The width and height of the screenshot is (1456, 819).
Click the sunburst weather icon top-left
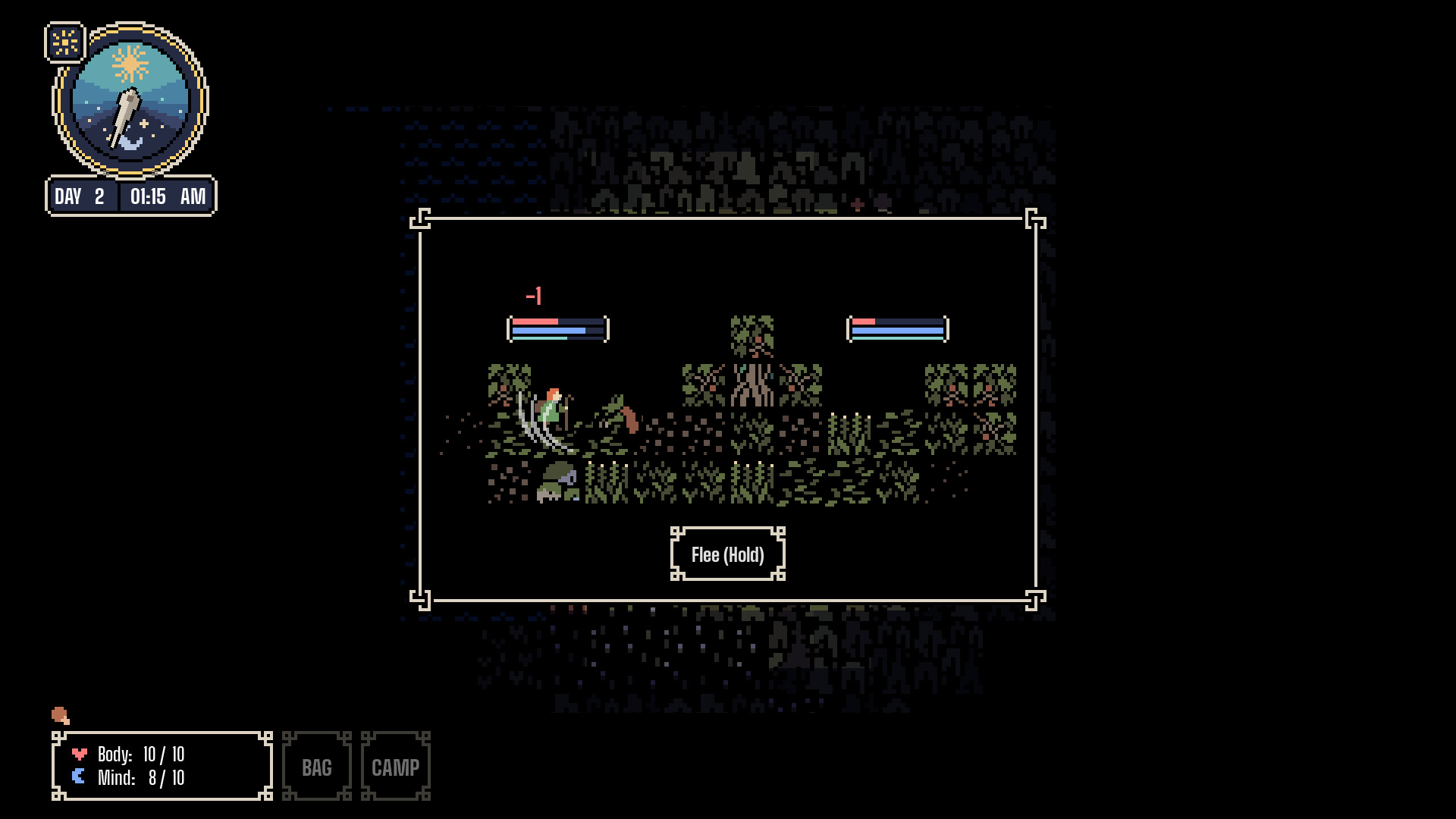[64, 40]
